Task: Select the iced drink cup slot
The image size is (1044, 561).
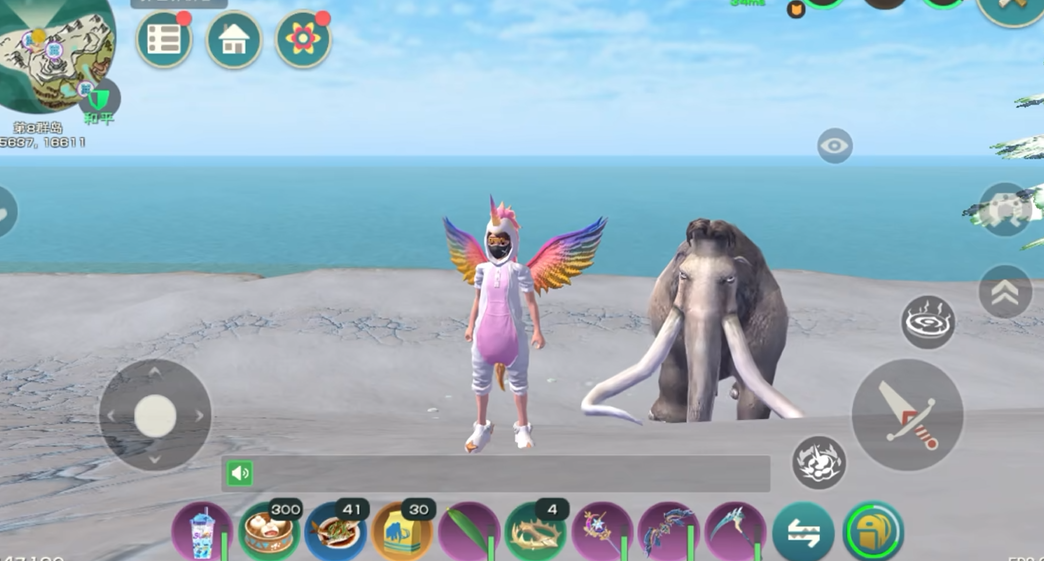Action: click(x=202, y=531)
